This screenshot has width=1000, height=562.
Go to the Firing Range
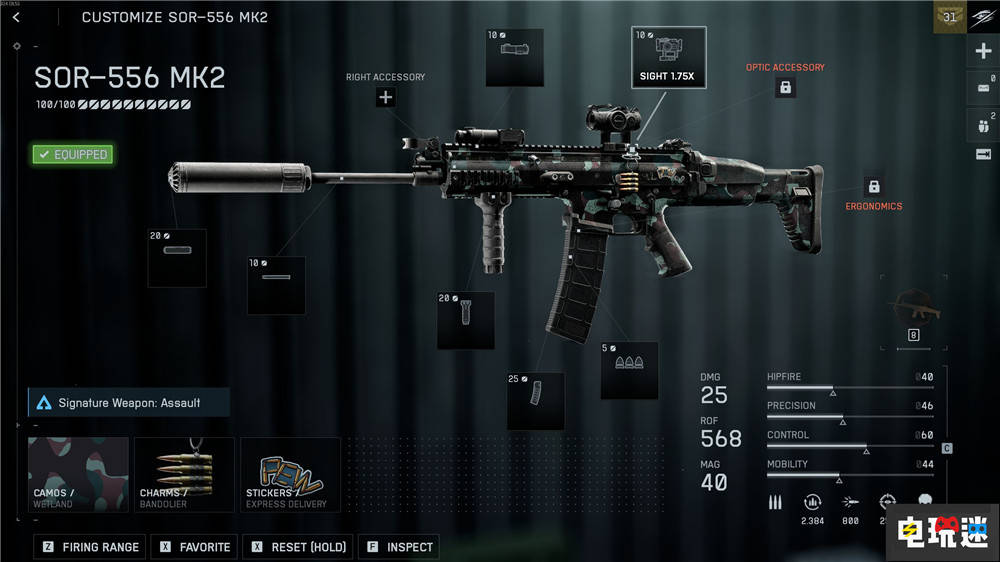pos(91,547)
